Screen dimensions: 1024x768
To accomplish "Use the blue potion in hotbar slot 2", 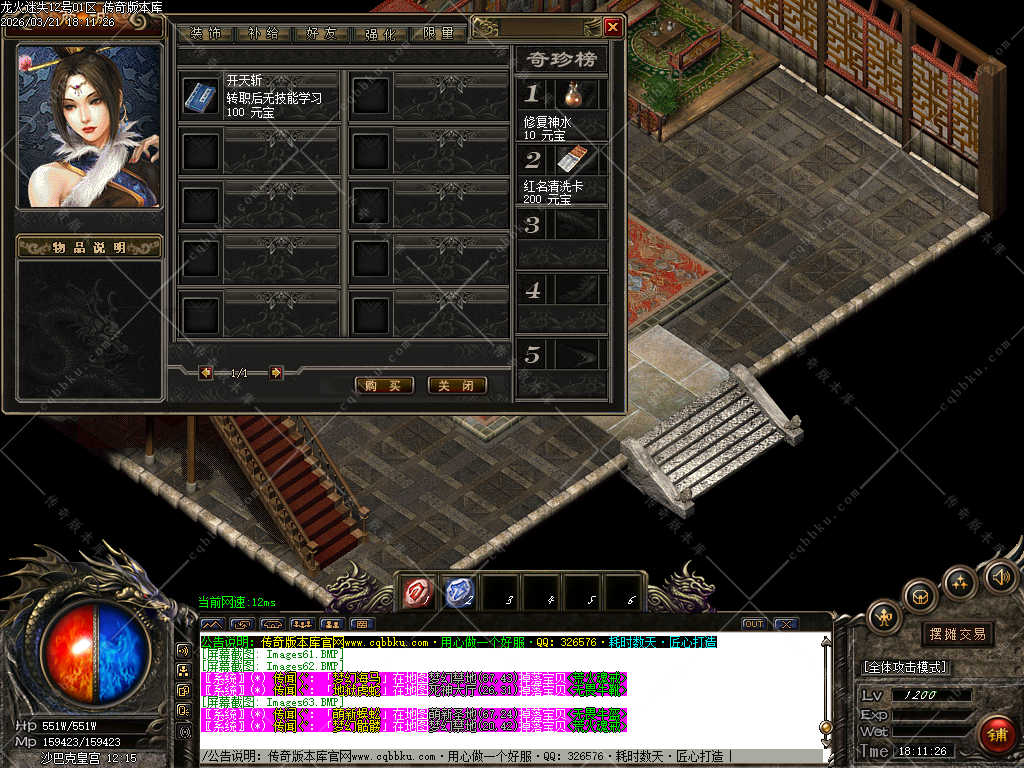I will tap(458, 593).
